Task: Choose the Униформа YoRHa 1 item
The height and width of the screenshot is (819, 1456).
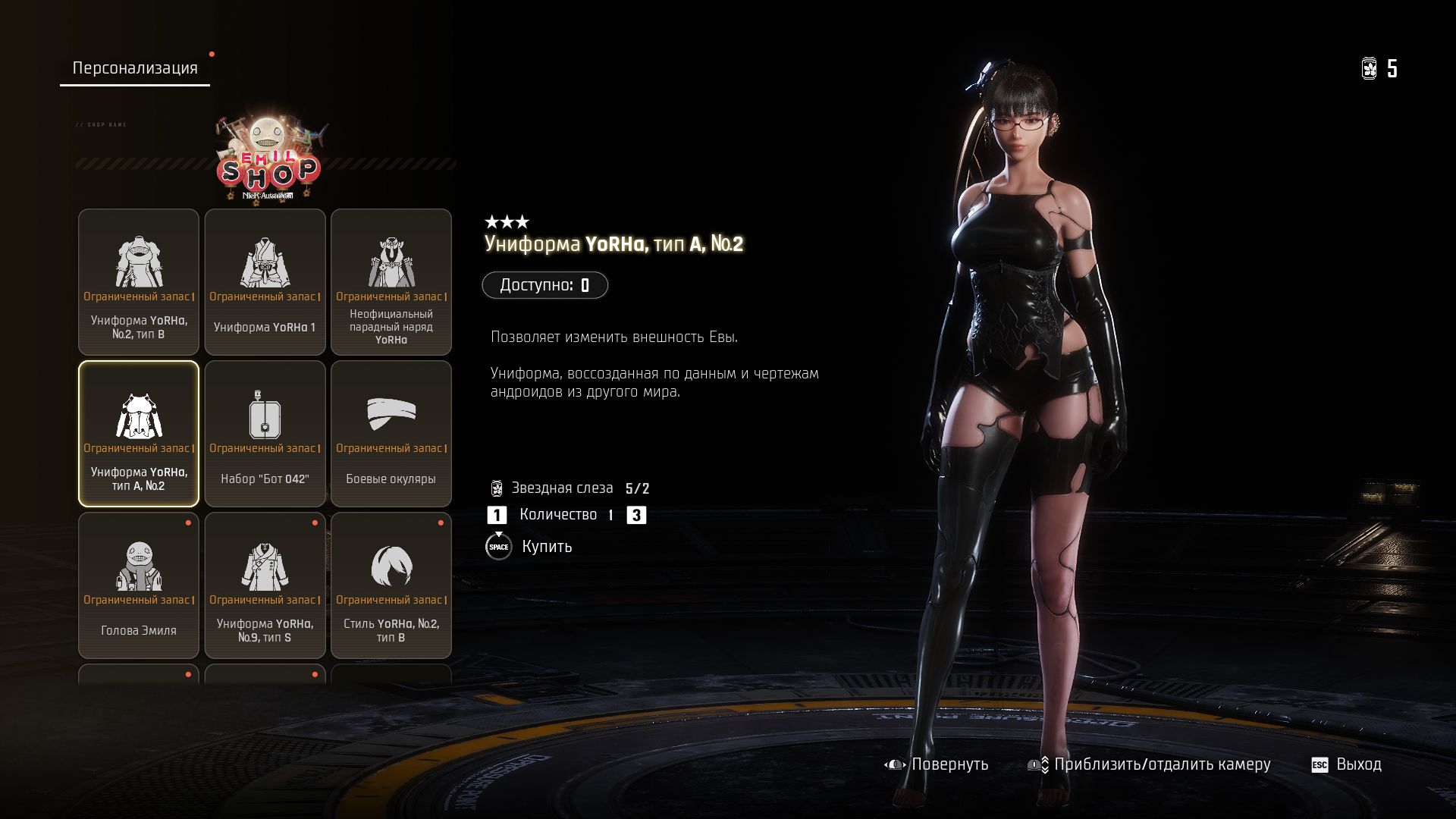Action: 265,282
